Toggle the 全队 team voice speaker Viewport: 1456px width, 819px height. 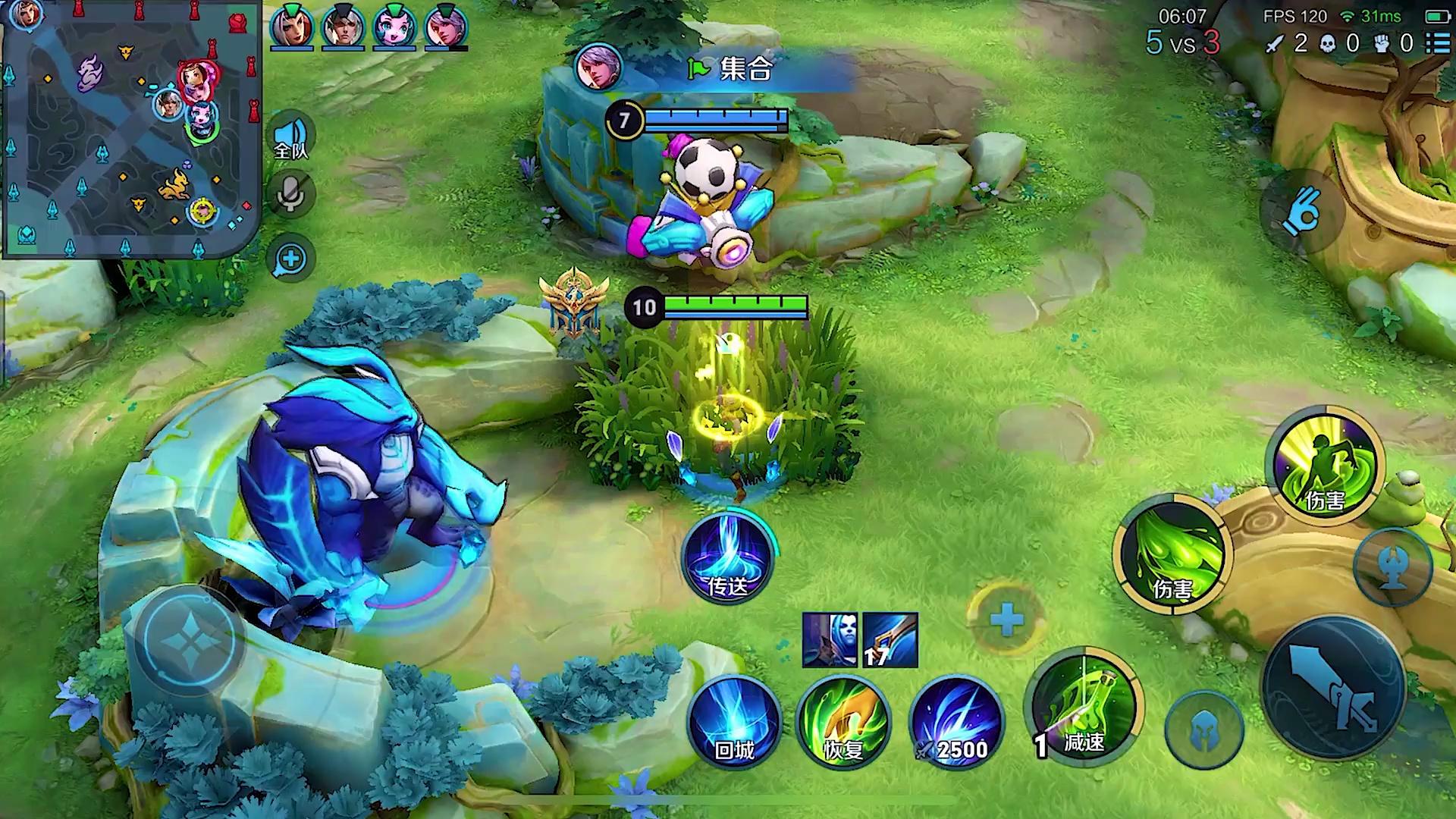point(292,138)
